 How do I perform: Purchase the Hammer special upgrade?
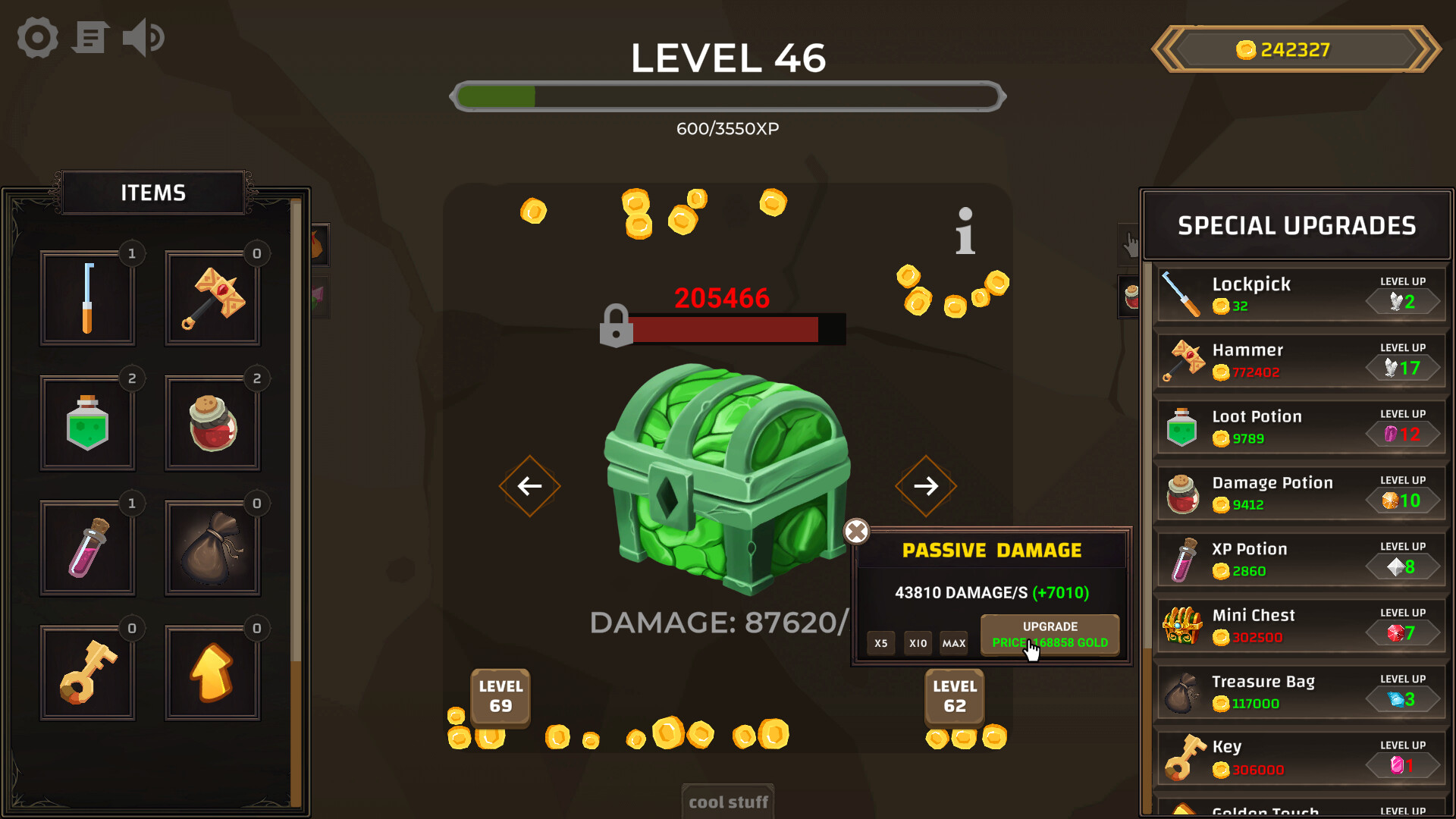pos(1402,366)
